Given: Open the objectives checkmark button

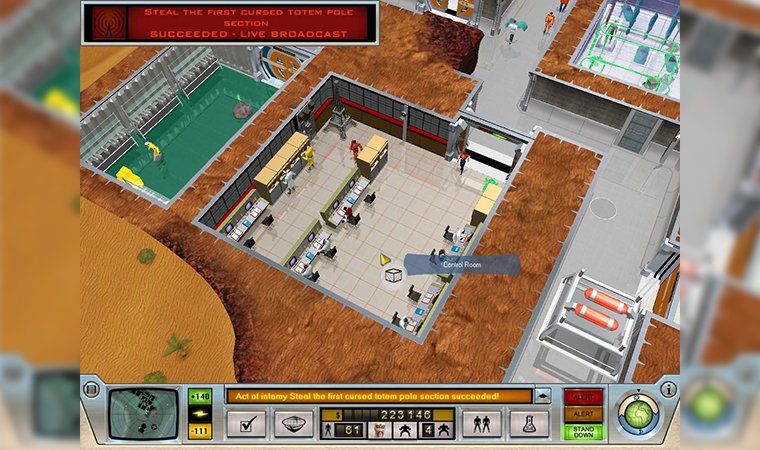Looking at the screenshot, I should pyautogui.click(x=245, y=424).
